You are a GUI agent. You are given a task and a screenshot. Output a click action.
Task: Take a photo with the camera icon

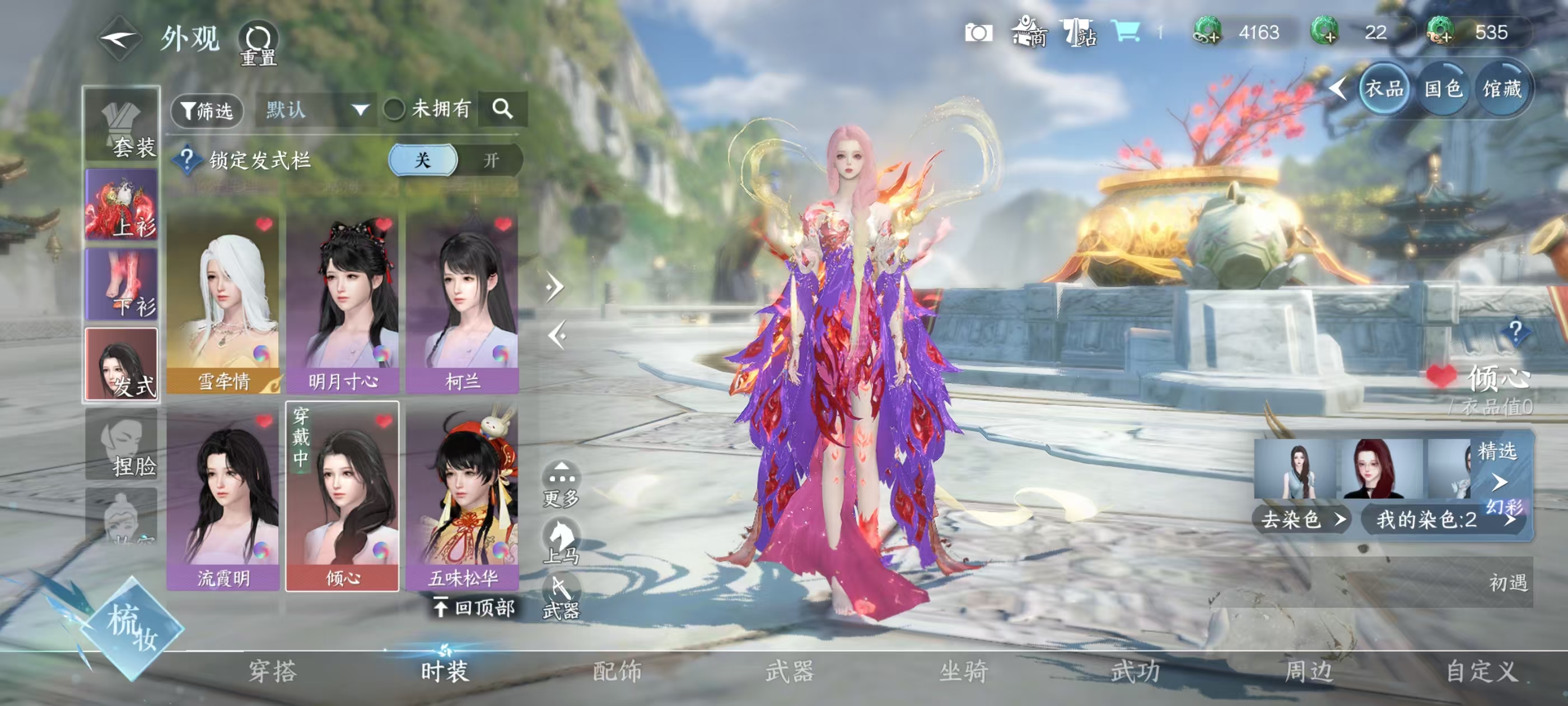coord(978,32)
